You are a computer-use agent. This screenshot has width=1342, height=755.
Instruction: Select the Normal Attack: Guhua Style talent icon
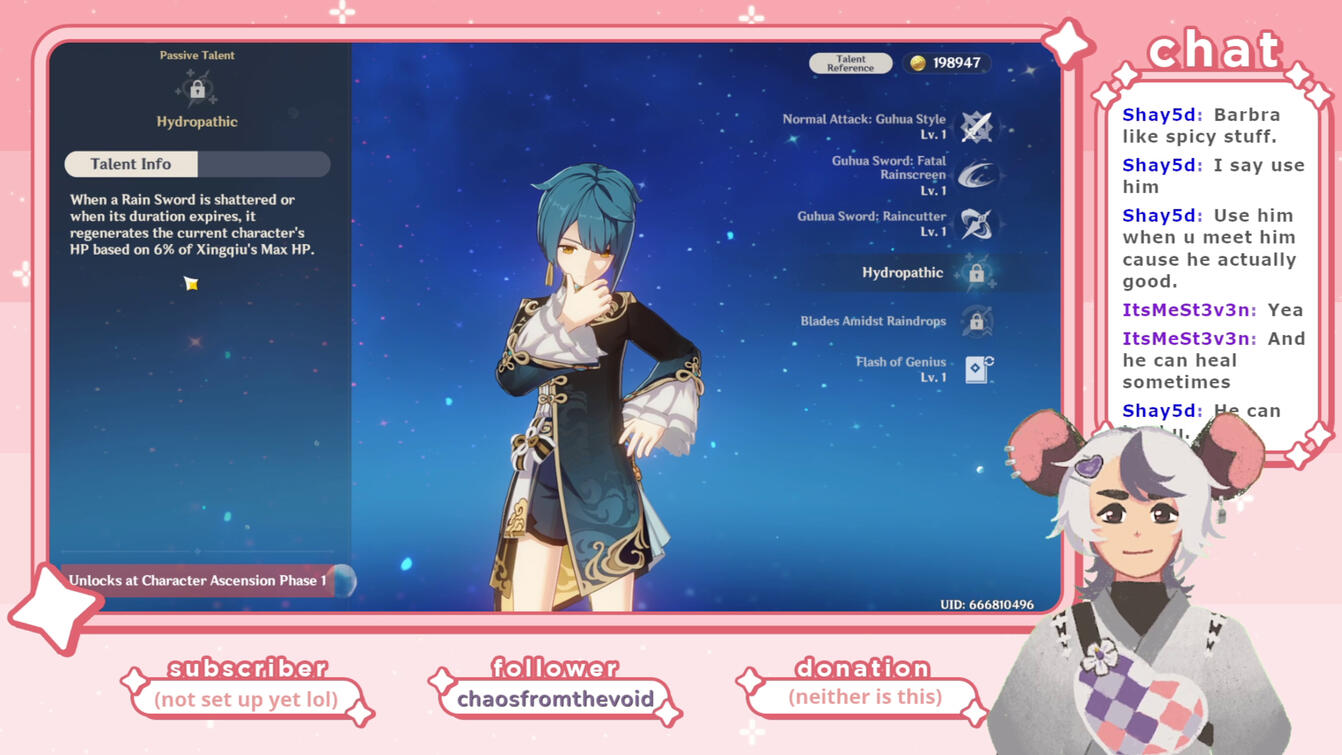tap(975, 125)
